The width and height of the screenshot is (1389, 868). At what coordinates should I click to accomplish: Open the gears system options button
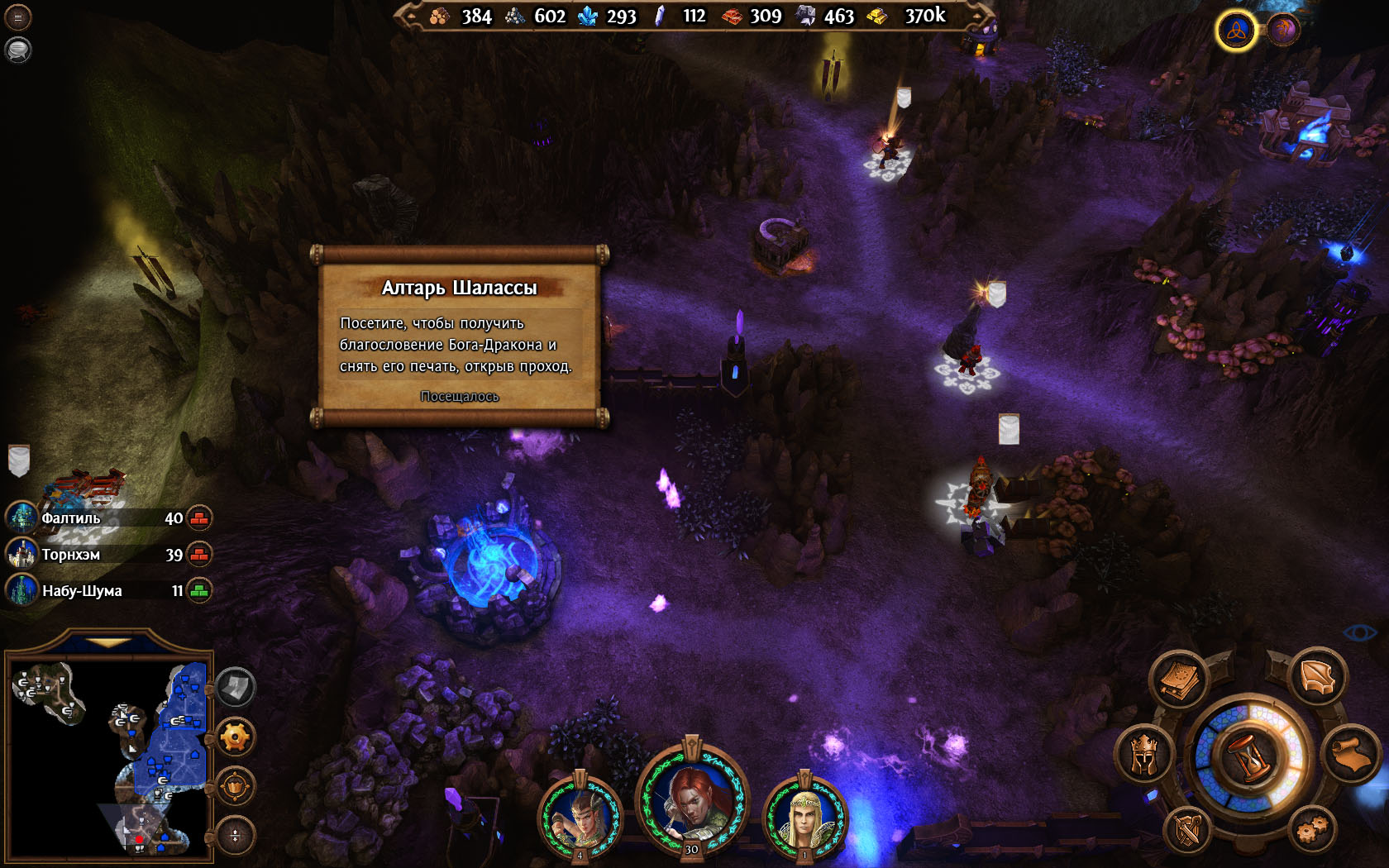click(1311, 828)
